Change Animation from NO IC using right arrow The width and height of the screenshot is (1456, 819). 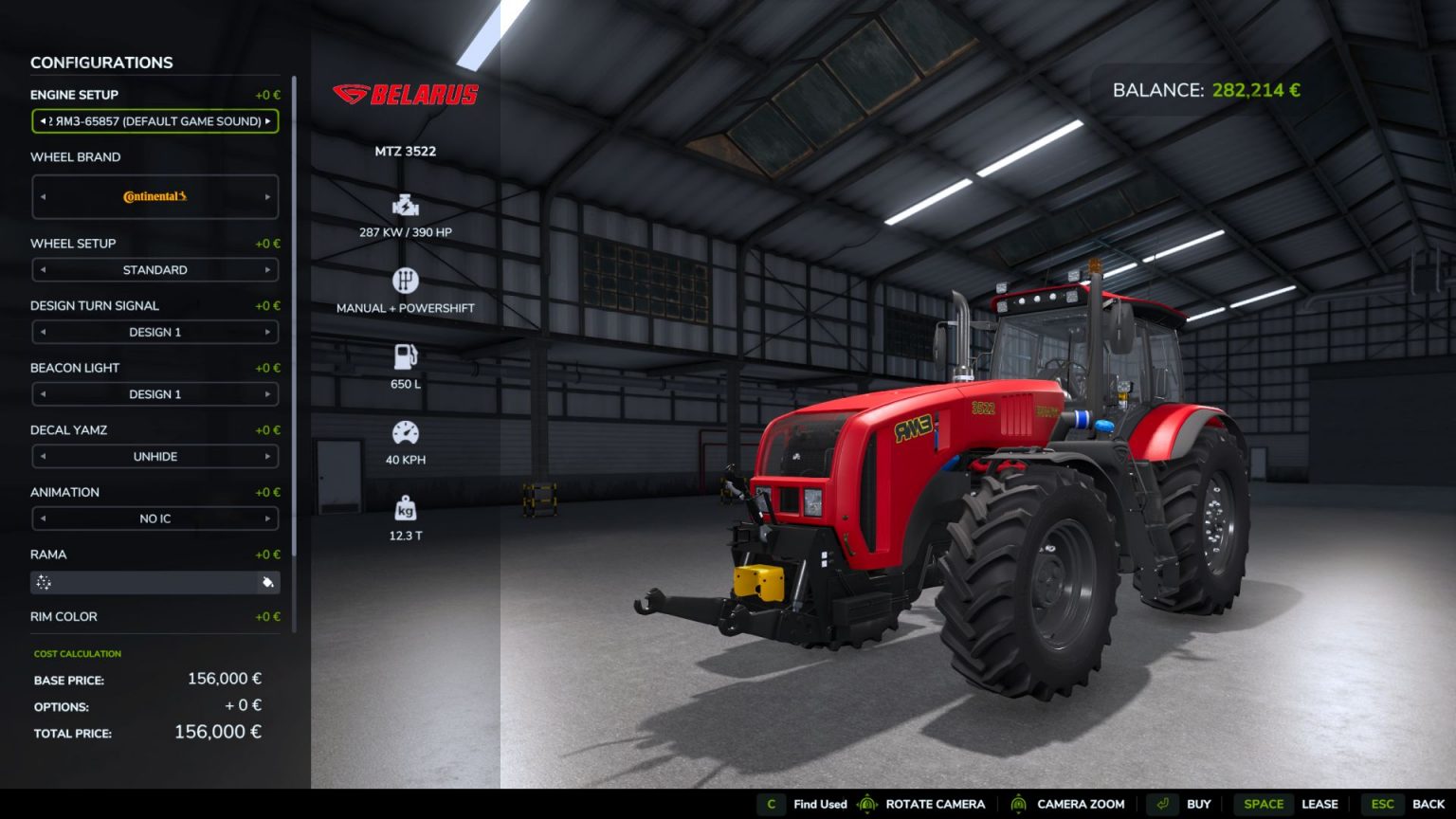point(268,519)
